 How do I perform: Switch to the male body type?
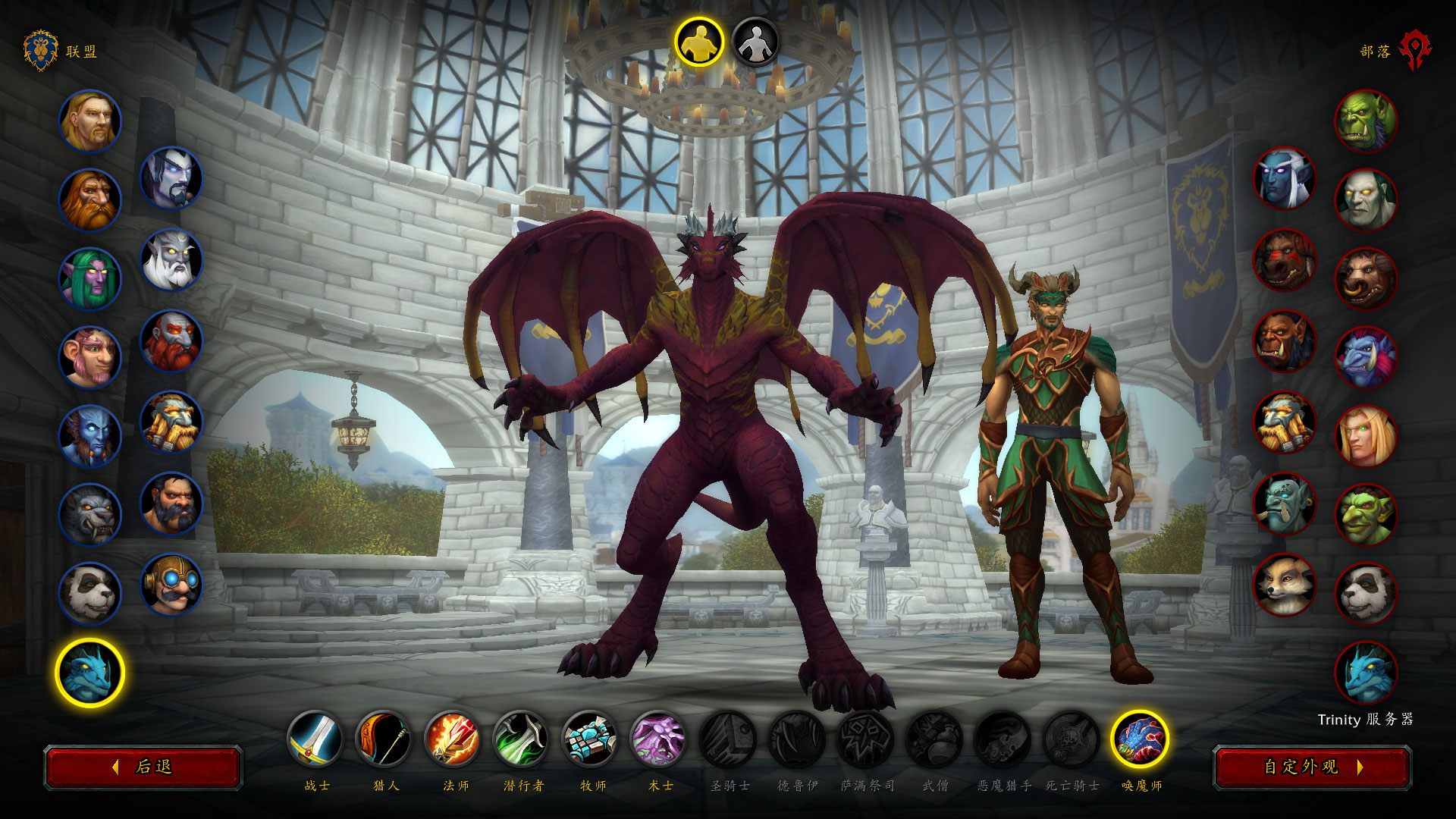(699, 42)
